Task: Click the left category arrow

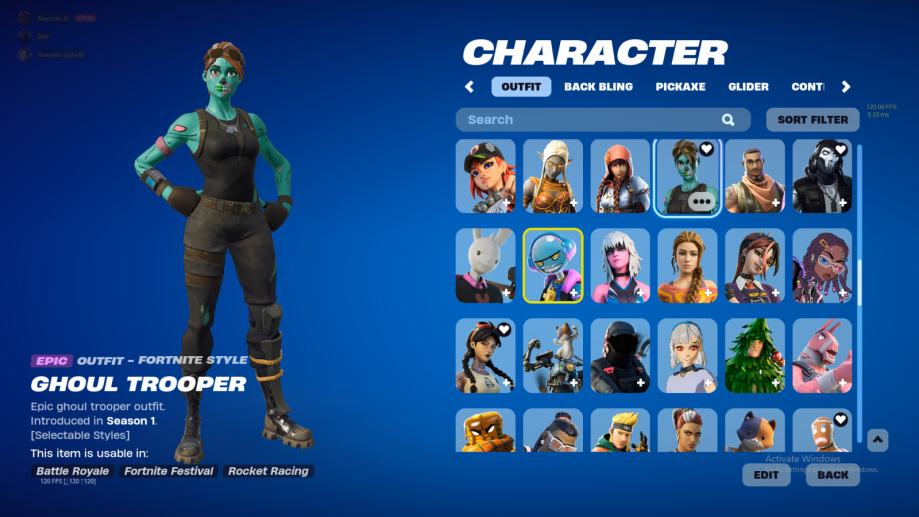Action: pyautogui.click(x=469, y=87)
